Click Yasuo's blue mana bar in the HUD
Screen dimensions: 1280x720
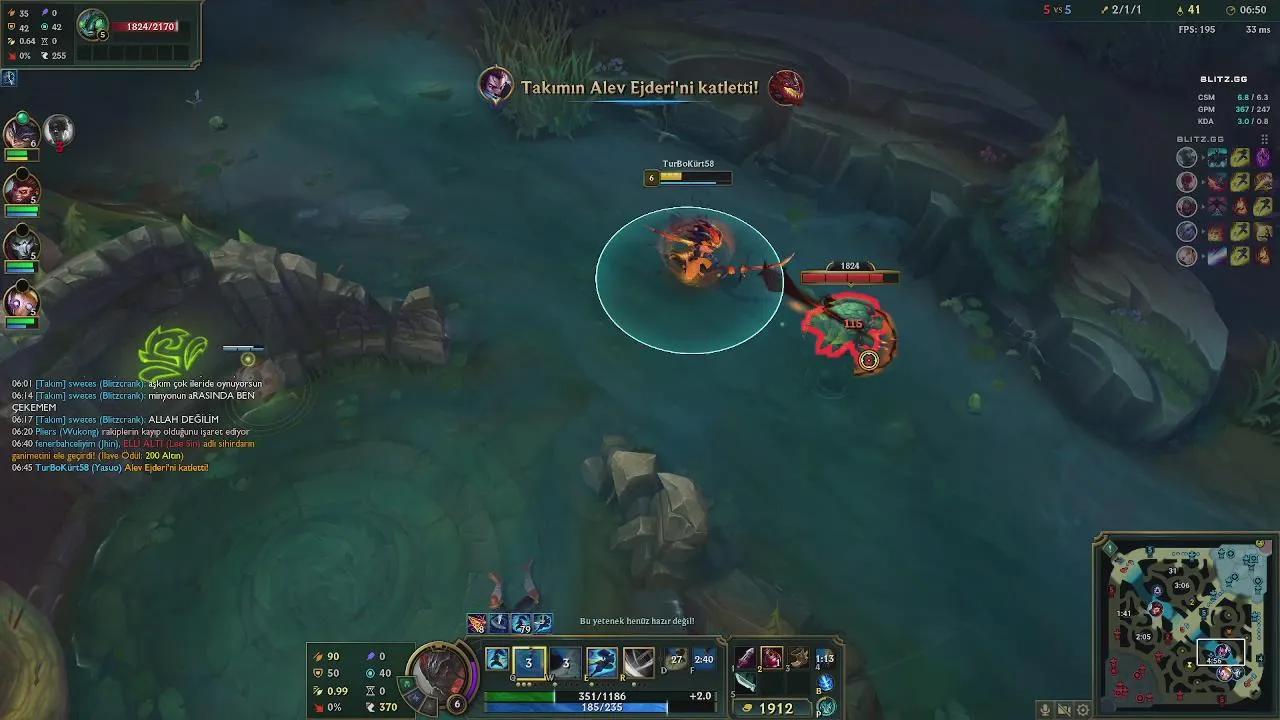575,707
